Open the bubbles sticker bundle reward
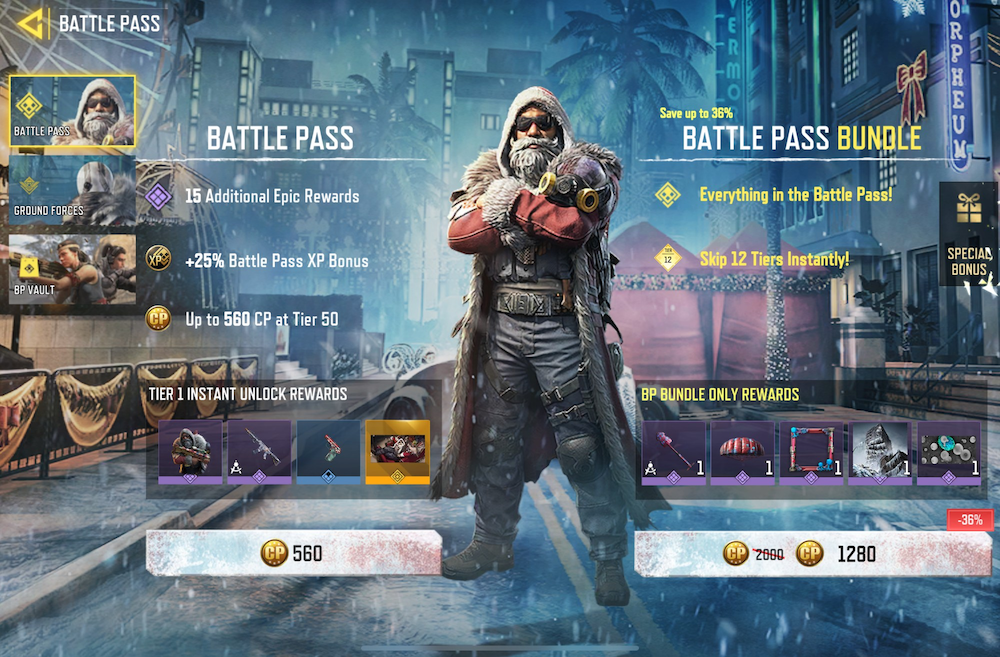 tap(949, 452)
